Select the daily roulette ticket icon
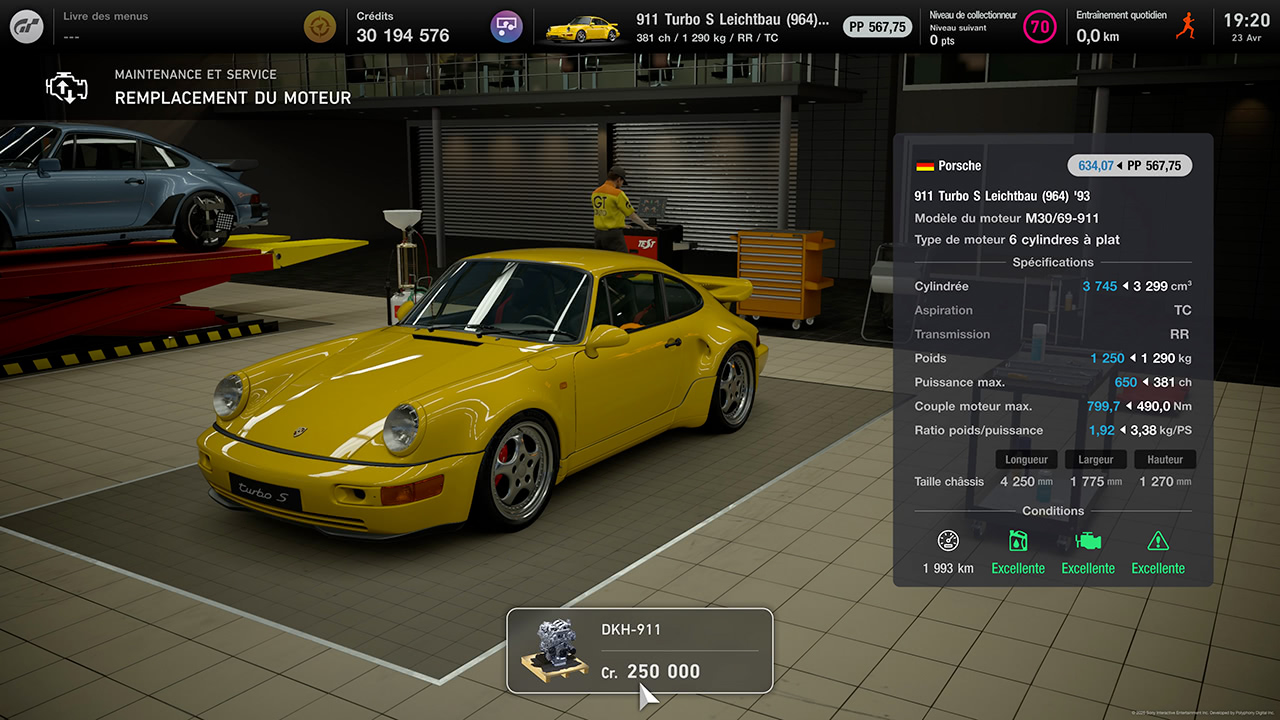The height and width of the screenshot is (720, 1280). tap(319, 26)
